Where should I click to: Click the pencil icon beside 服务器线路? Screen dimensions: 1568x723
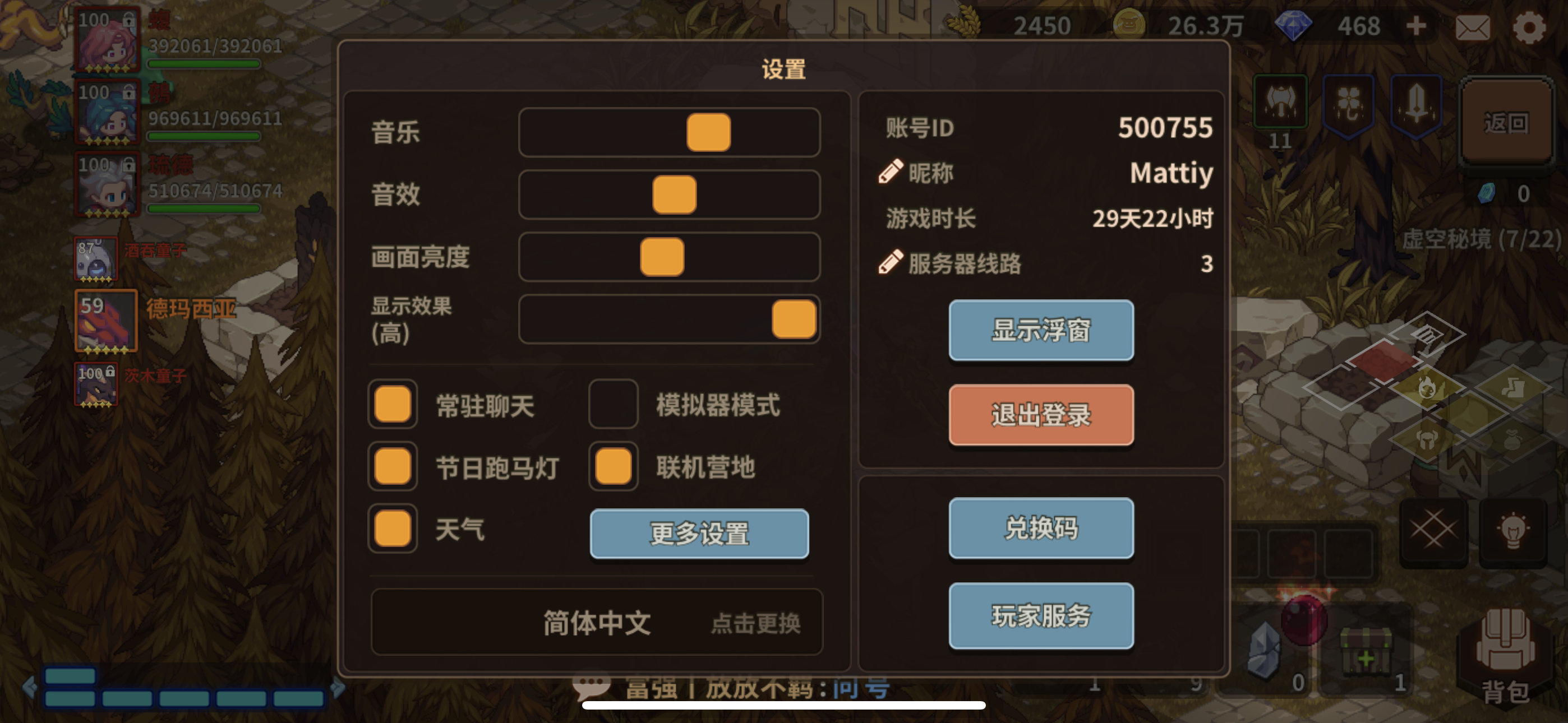tap(891, 263)
